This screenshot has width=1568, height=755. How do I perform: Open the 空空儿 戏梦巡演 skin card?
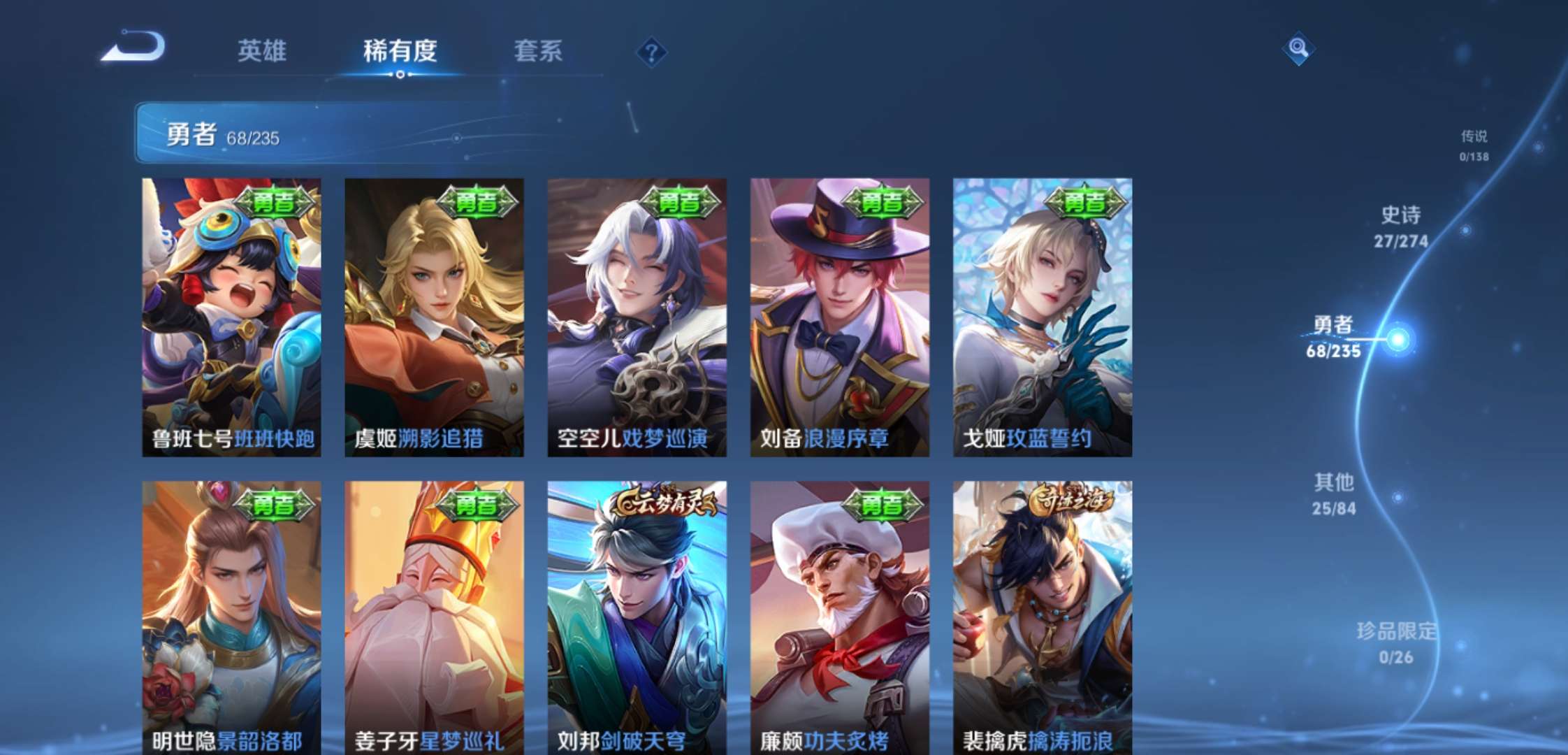point(634,315)
